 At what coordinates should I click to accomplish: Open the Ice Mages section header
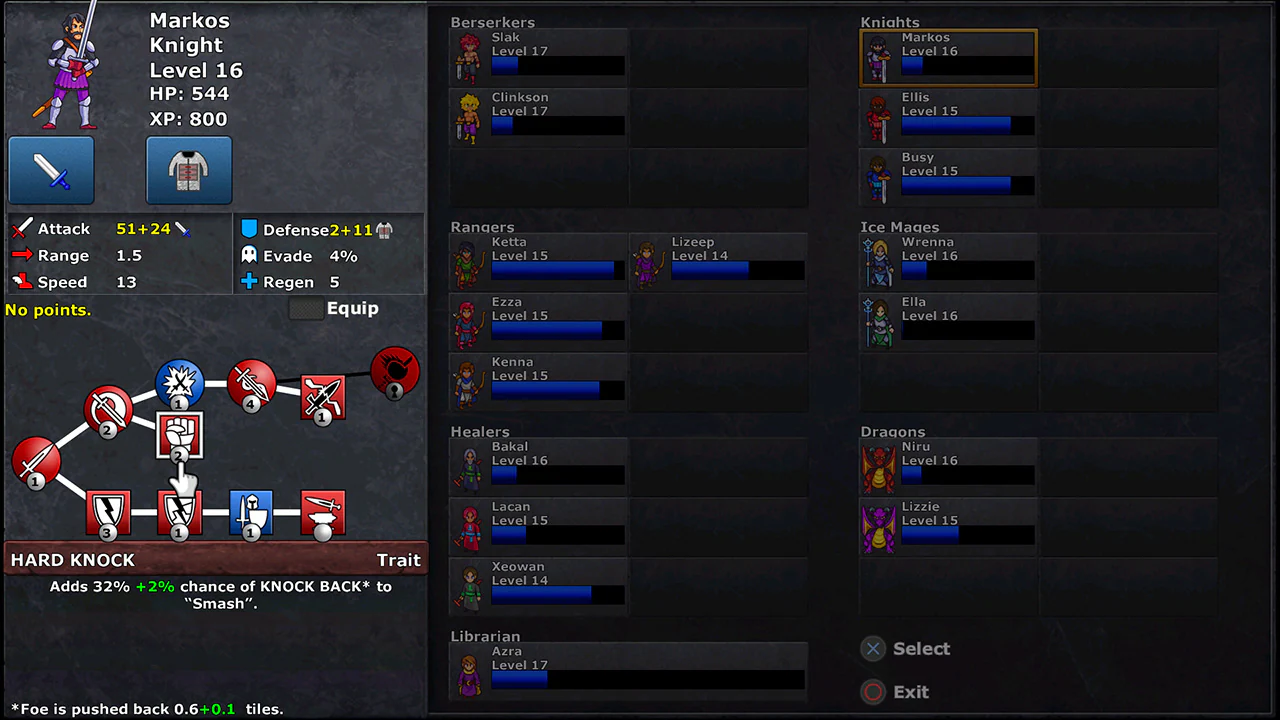tap(899, 227)
